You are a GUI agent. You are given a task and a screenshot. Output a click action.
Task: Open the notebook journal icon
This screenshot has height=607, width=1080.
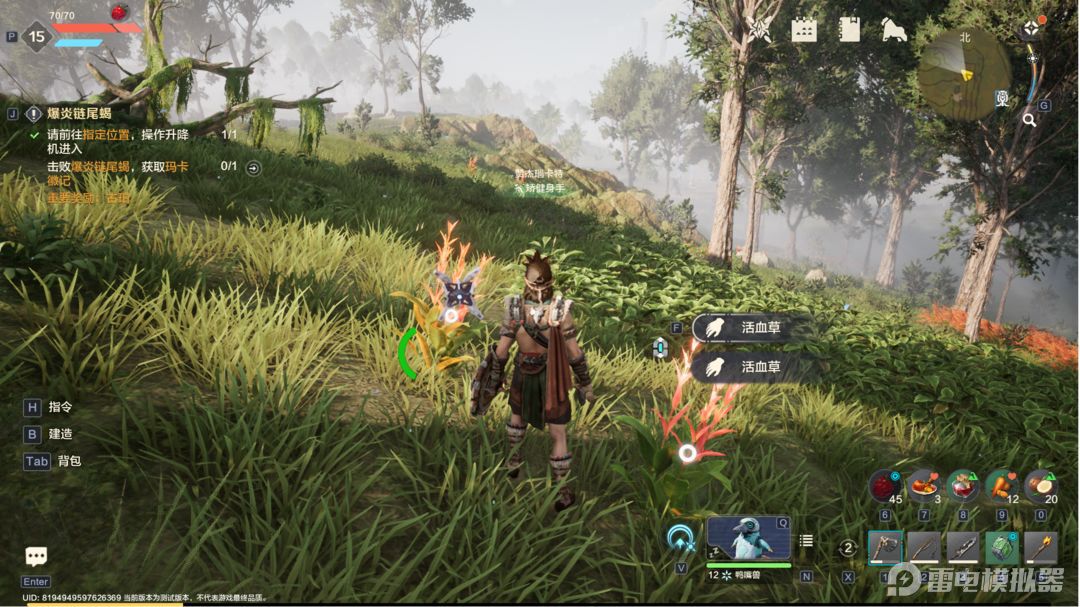(x=849, y=29)
